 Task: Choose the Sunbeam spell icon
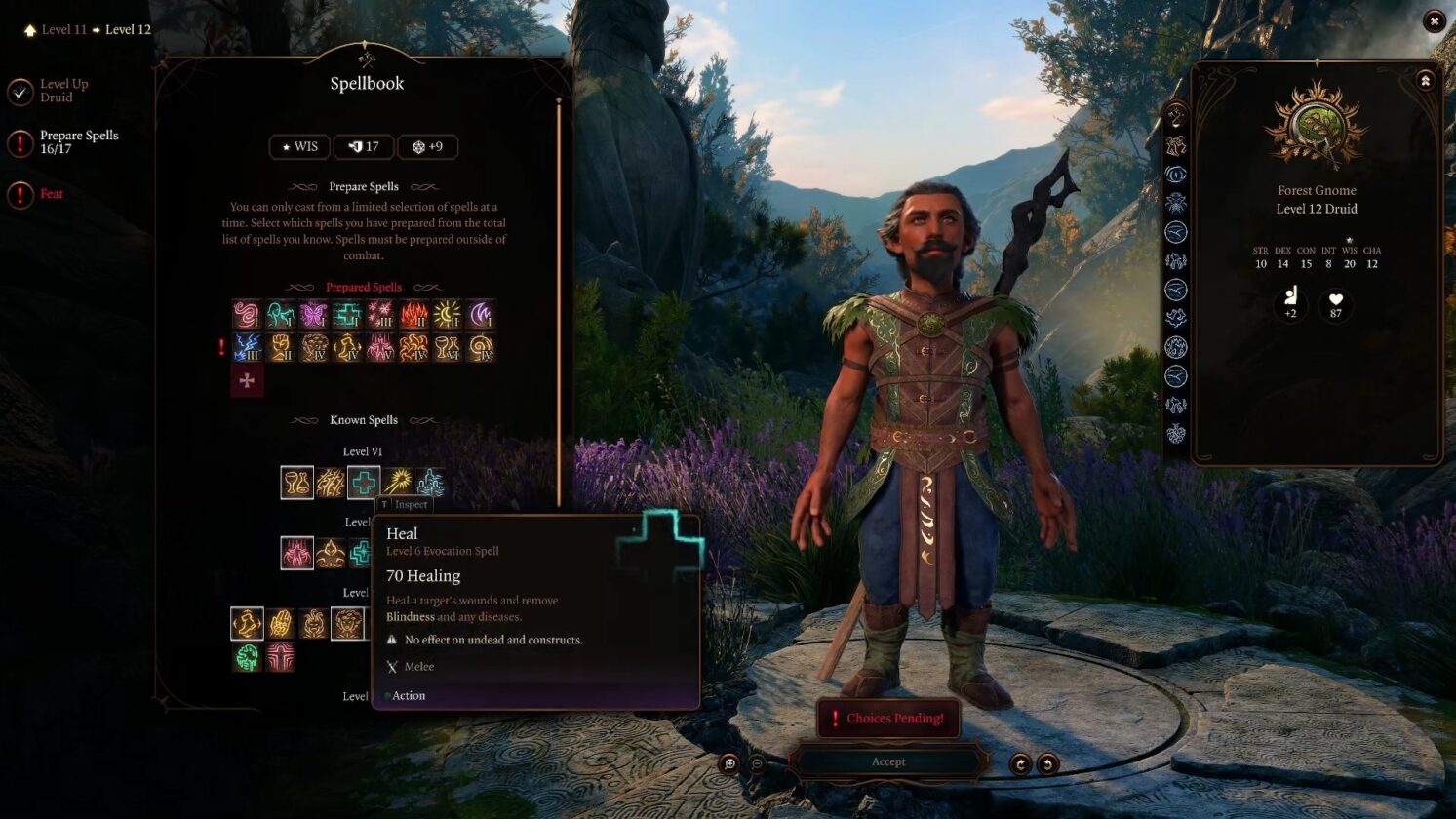tap(397, 482)
